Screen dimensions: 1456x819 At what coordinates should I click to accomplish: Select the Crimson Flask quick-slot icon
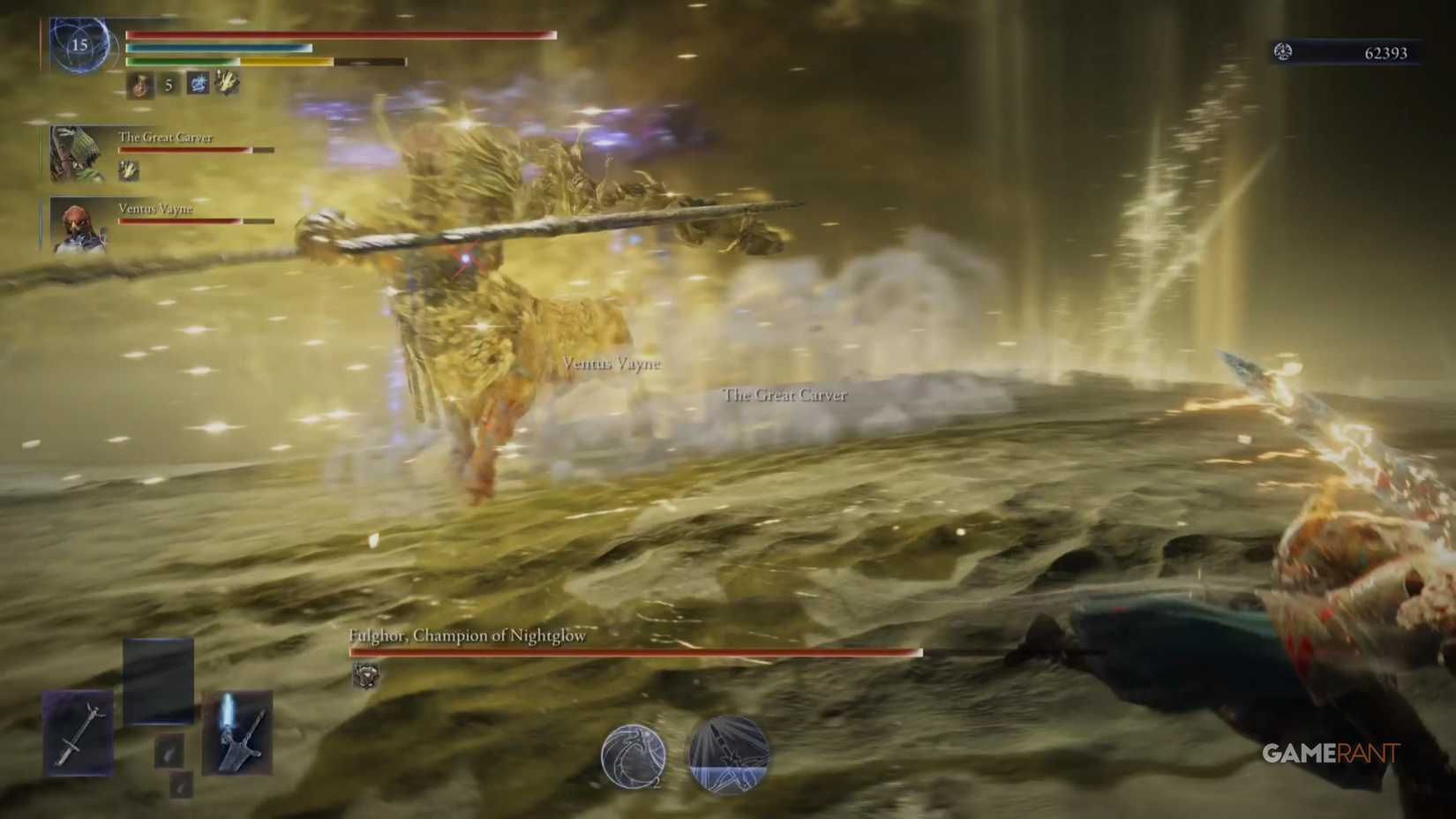[x=139, y=85]
